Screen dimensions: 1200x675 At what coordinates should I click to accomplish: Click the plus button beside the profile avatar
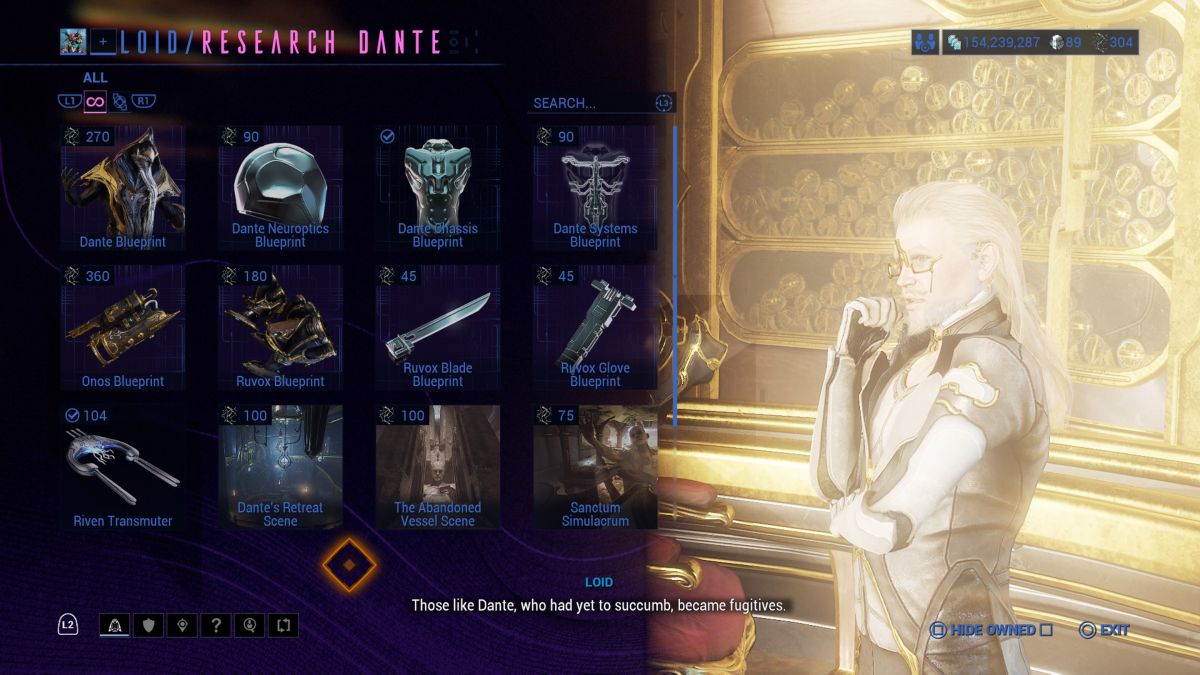[102, 42]
